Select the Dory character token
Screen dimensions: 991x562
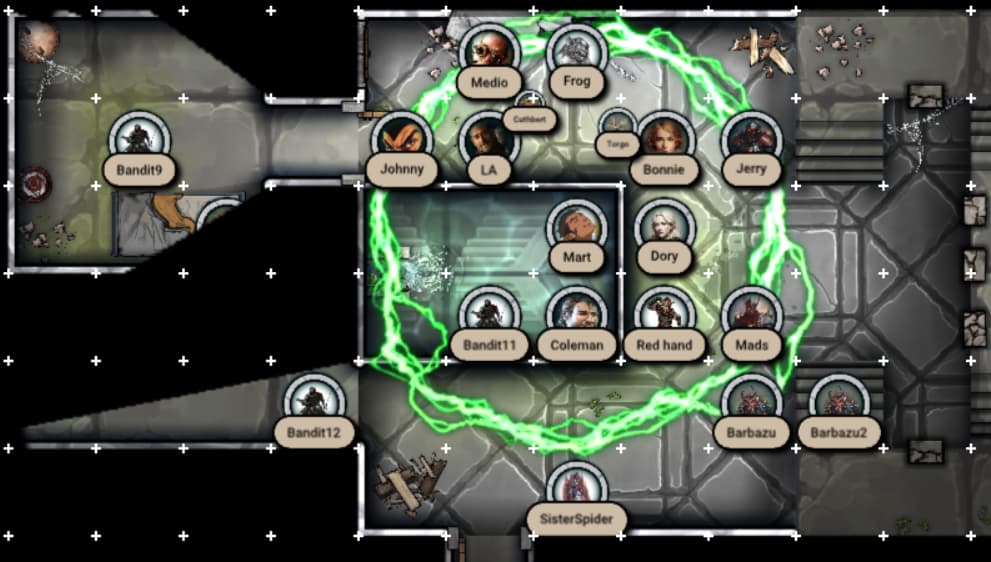click(x=664, y=229)
